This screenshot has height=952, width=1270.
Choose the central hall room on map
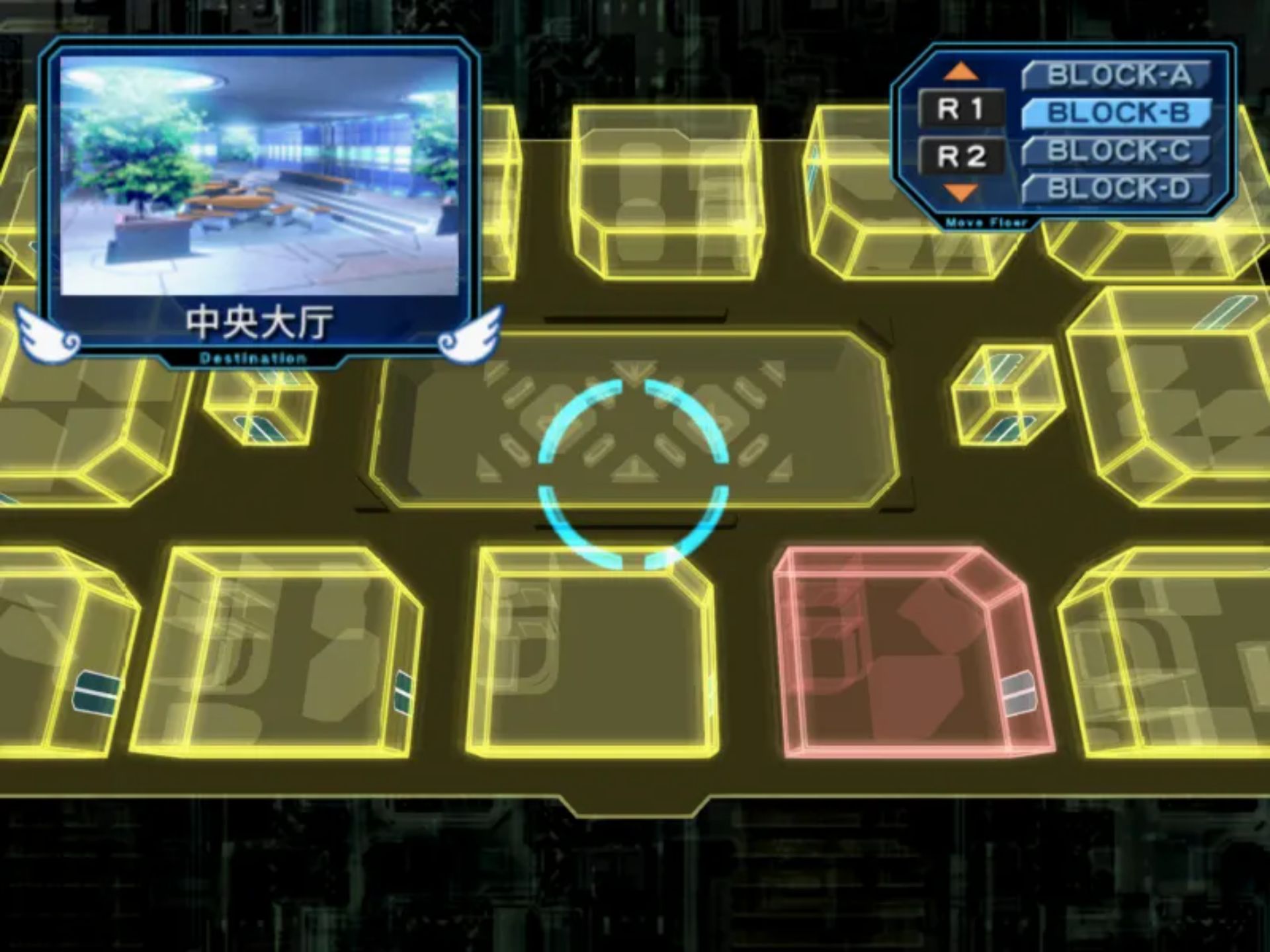tap(634, 423)
